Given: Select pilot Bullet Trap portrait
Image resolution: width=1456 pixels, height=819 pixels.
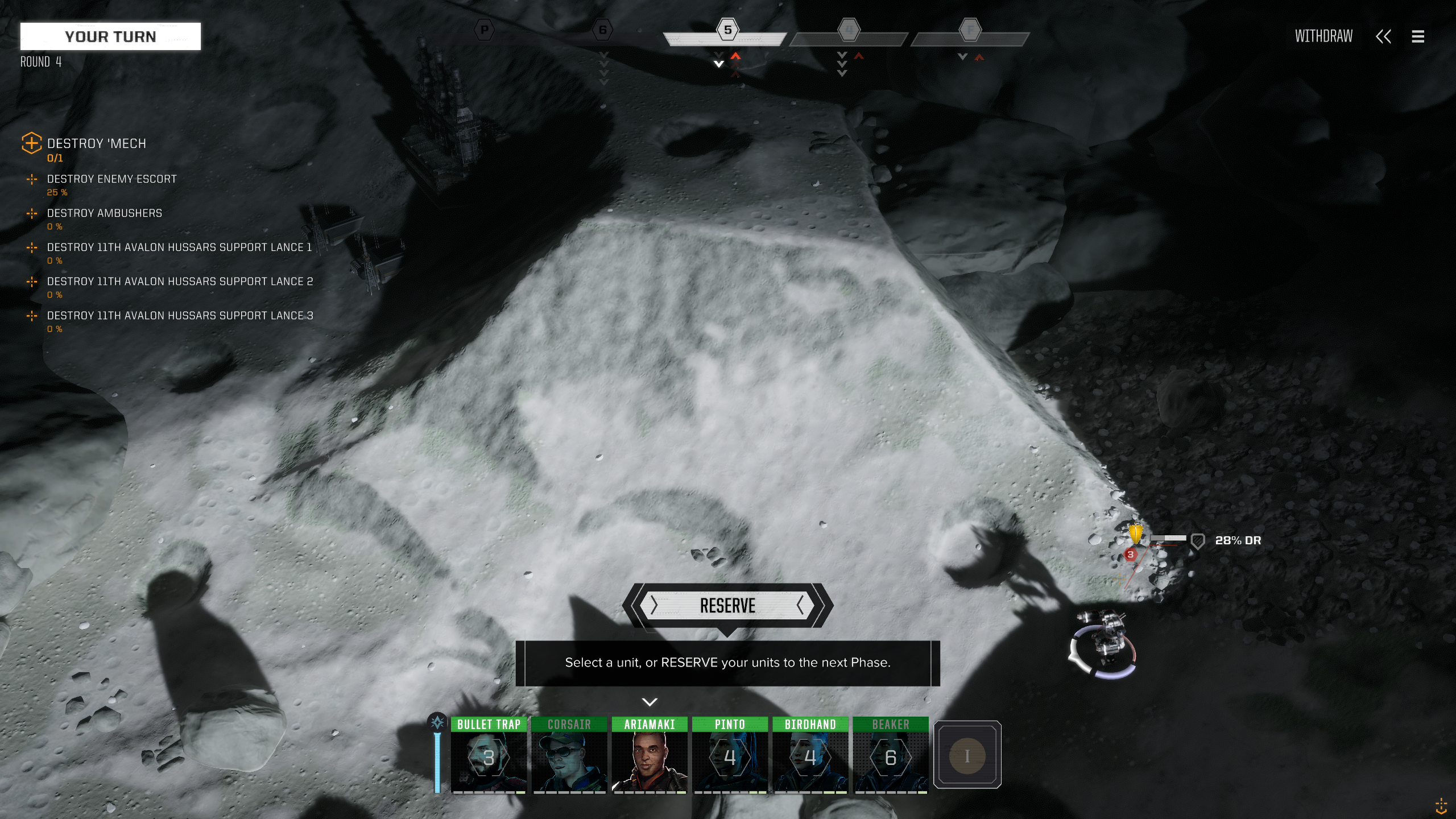Looking at the screenshot, I should (x=489, y=756).
